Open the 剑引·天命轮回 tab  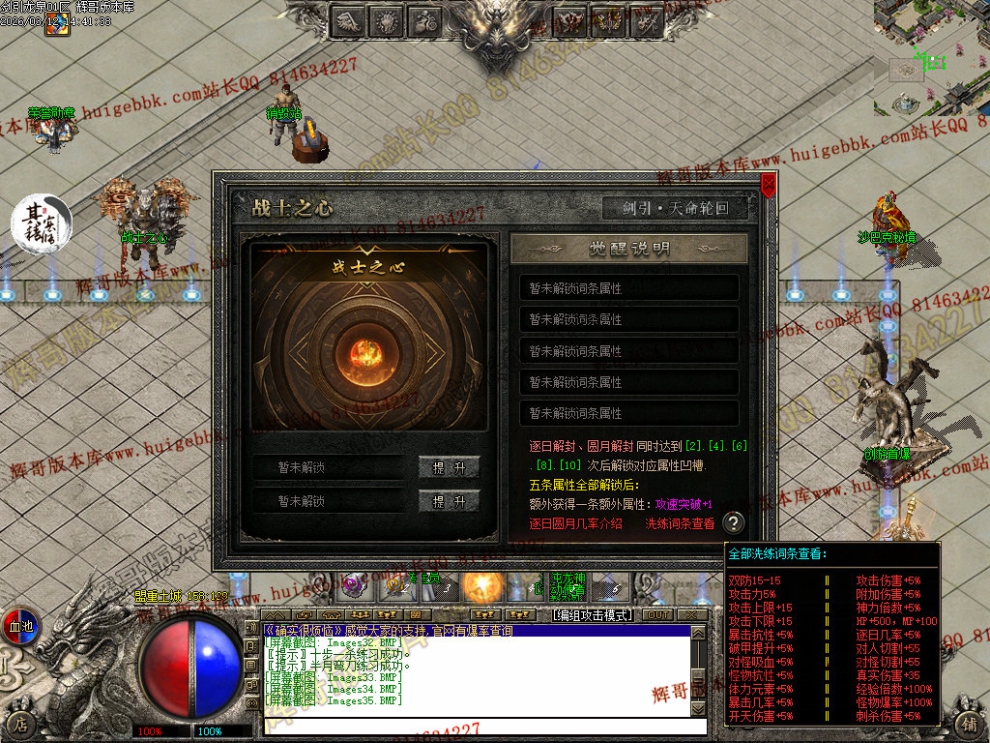click(x=679, y=208)
